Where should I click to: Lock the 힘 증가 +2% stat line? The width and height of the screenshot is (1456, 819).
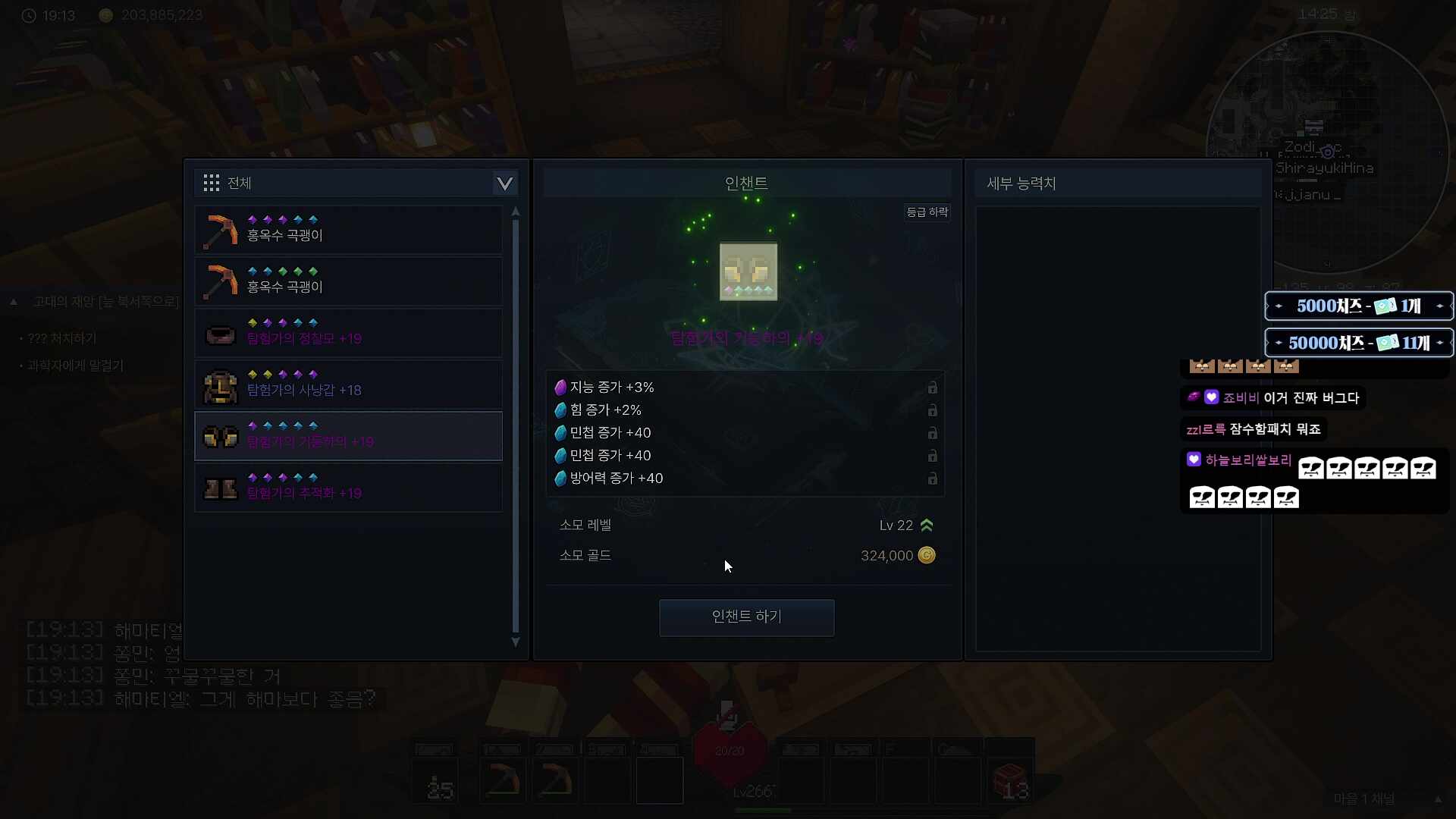point(932,410)
